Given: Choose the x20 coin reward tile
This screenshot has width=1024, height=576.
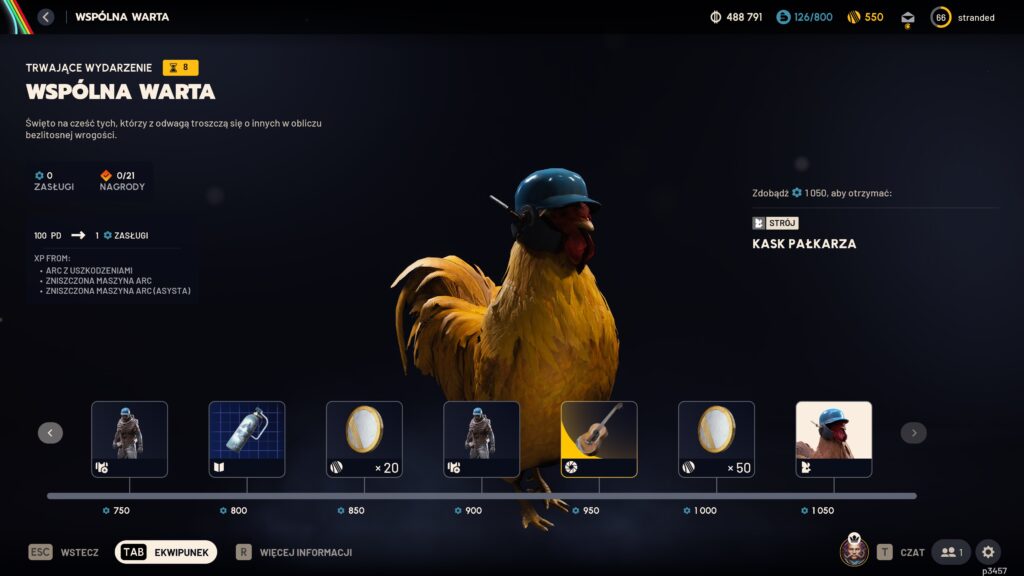Looking at the screenshot, I should point(364,439).
